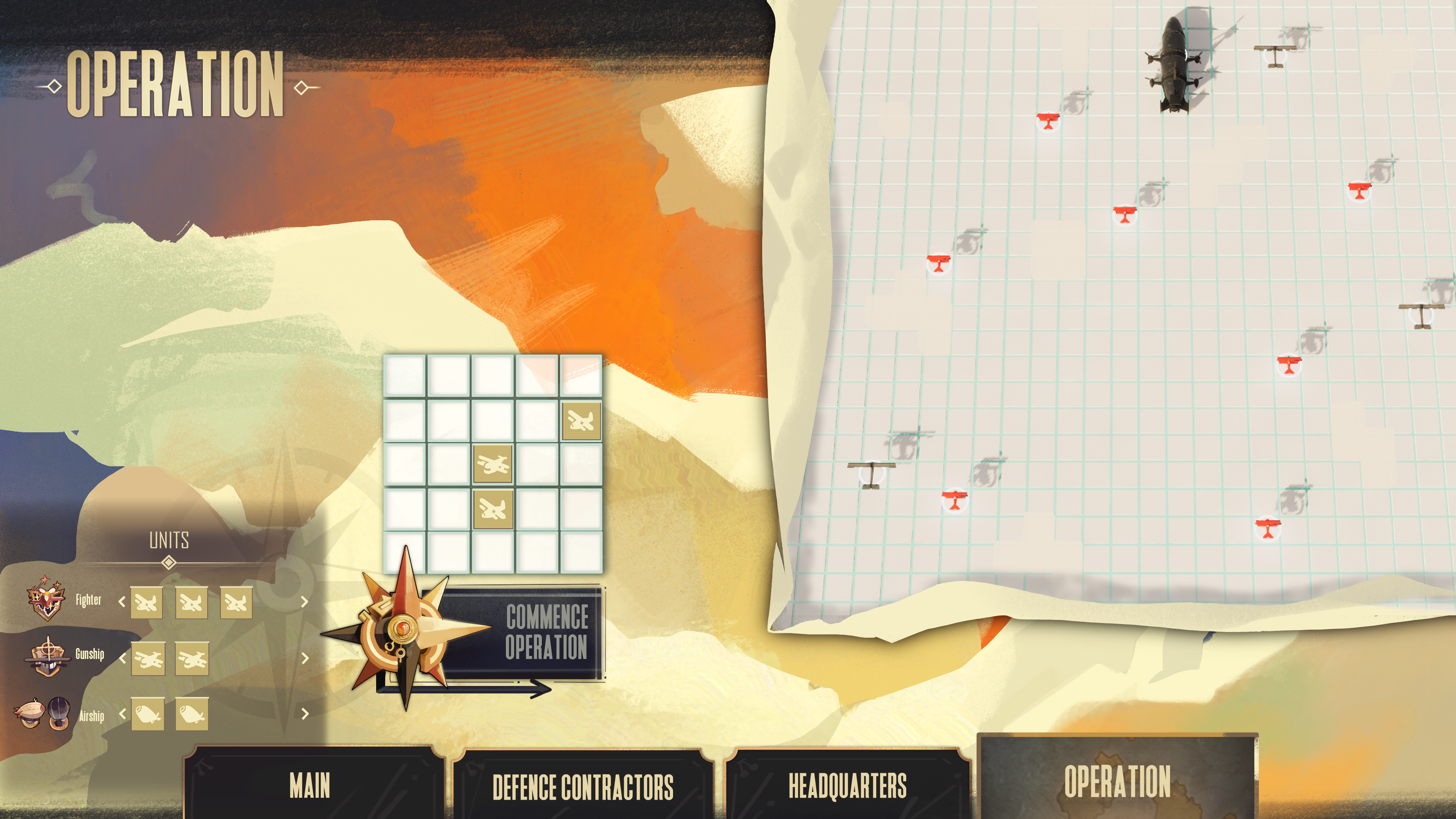1456x819 pixels.
Task: Select the Airship unit emblem
Action: pyautogui.click(x=43, y=713)
